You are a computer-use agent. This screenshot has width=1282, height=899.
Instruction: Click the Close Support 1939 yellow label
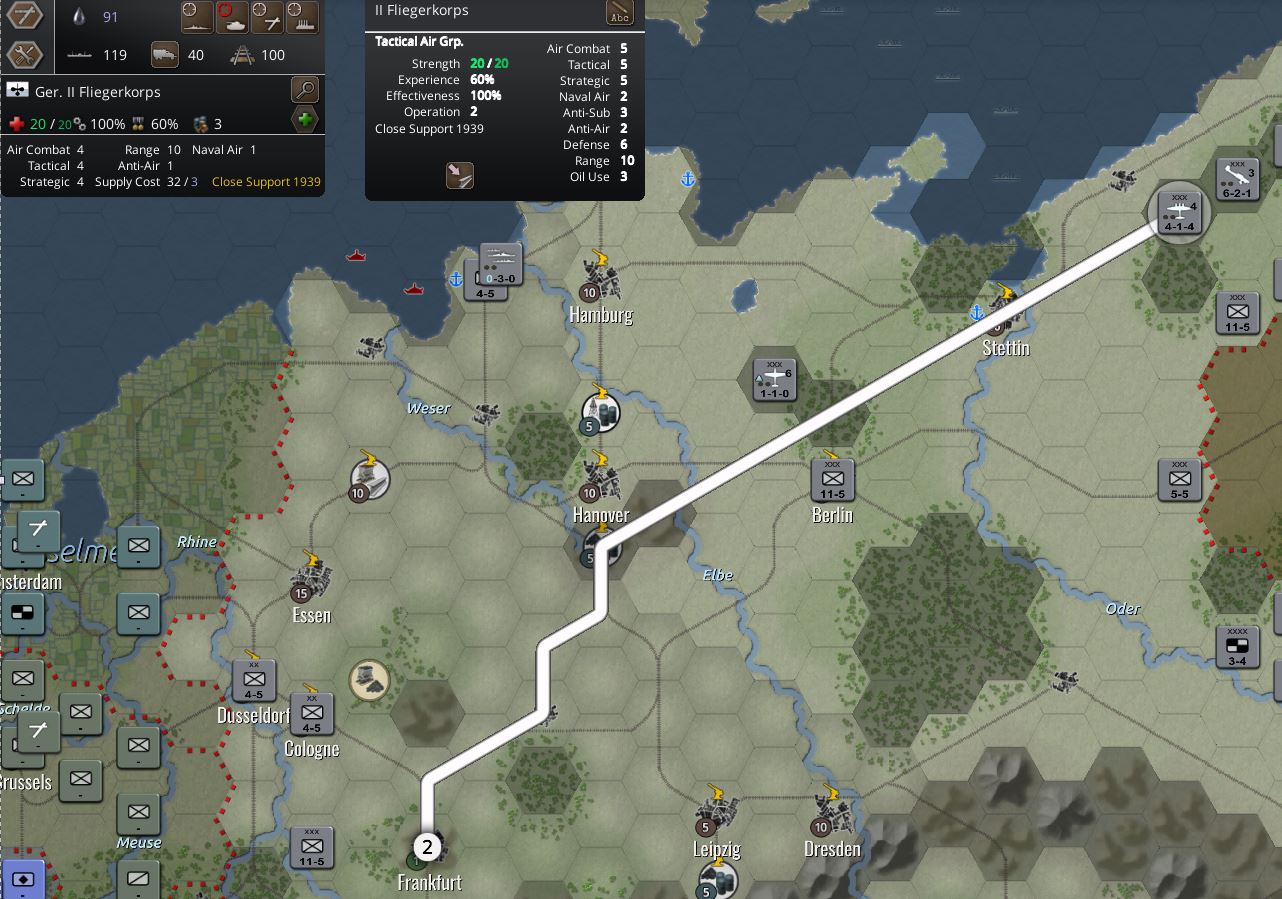264,182
